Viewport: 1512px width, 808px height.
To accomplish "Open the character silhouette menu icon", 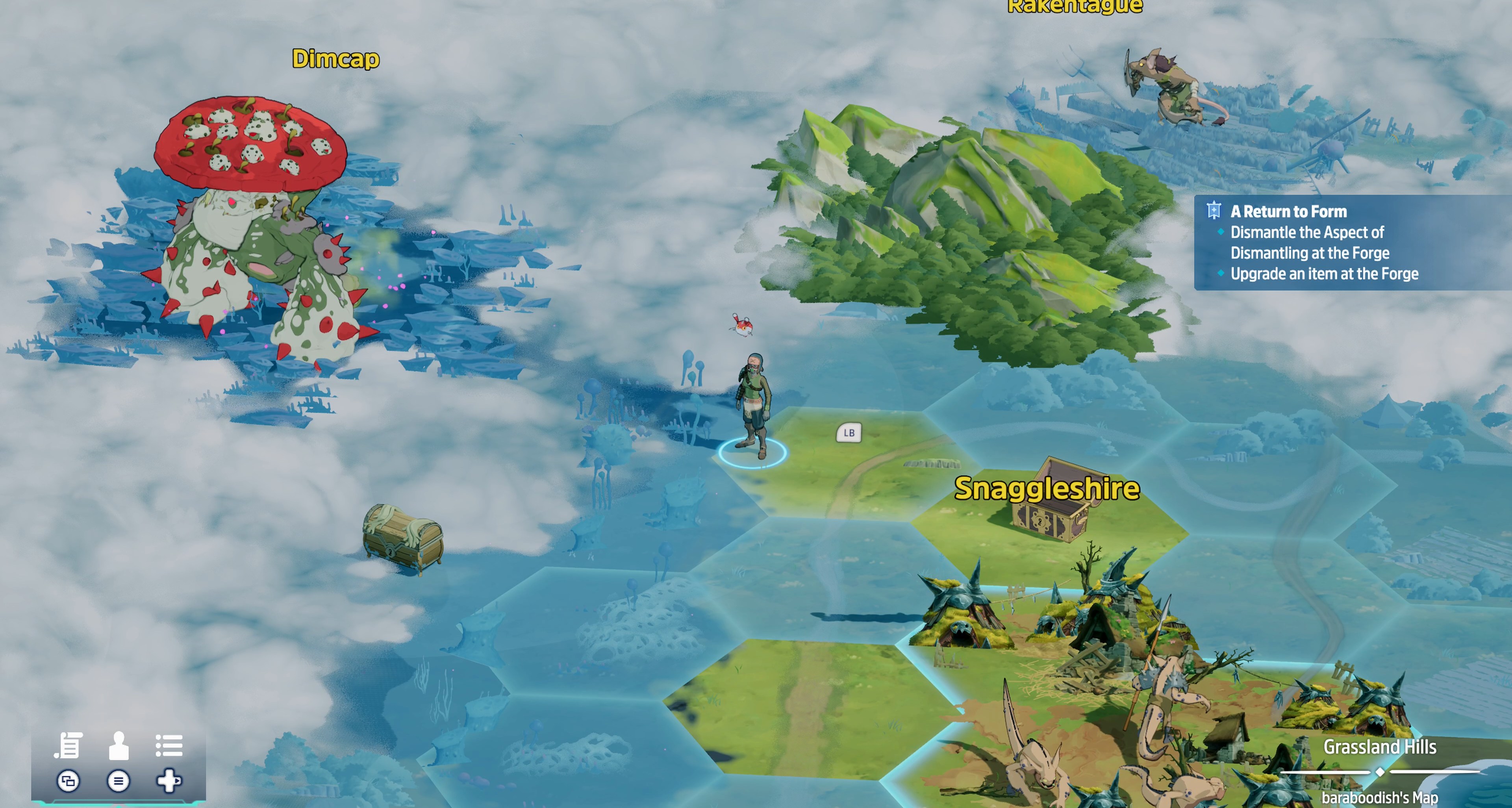I will coord(119,746).
